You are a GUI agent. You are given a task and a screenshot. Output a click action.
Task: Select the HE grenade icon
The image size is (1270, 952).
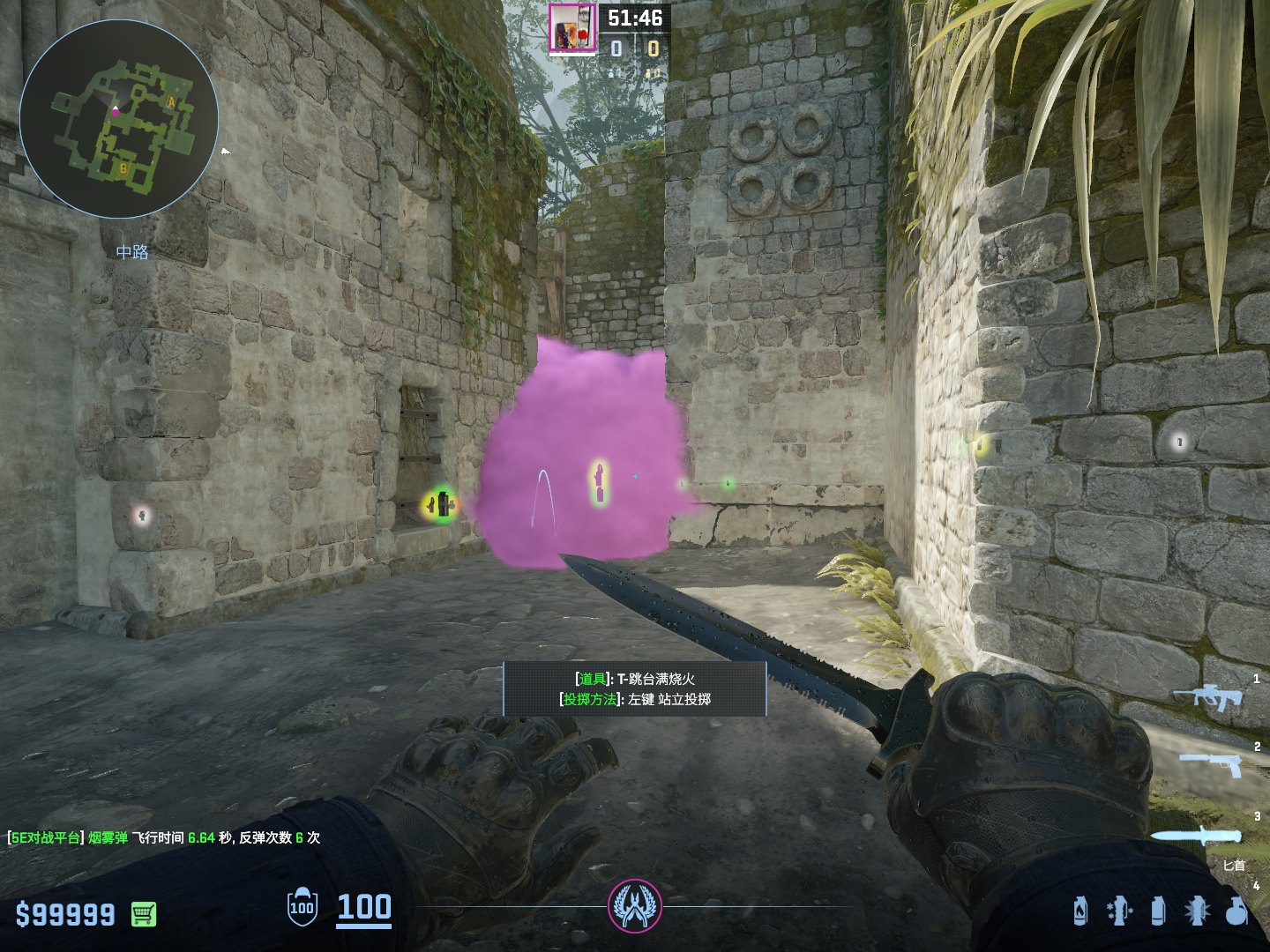click(x=1236, y=911)
